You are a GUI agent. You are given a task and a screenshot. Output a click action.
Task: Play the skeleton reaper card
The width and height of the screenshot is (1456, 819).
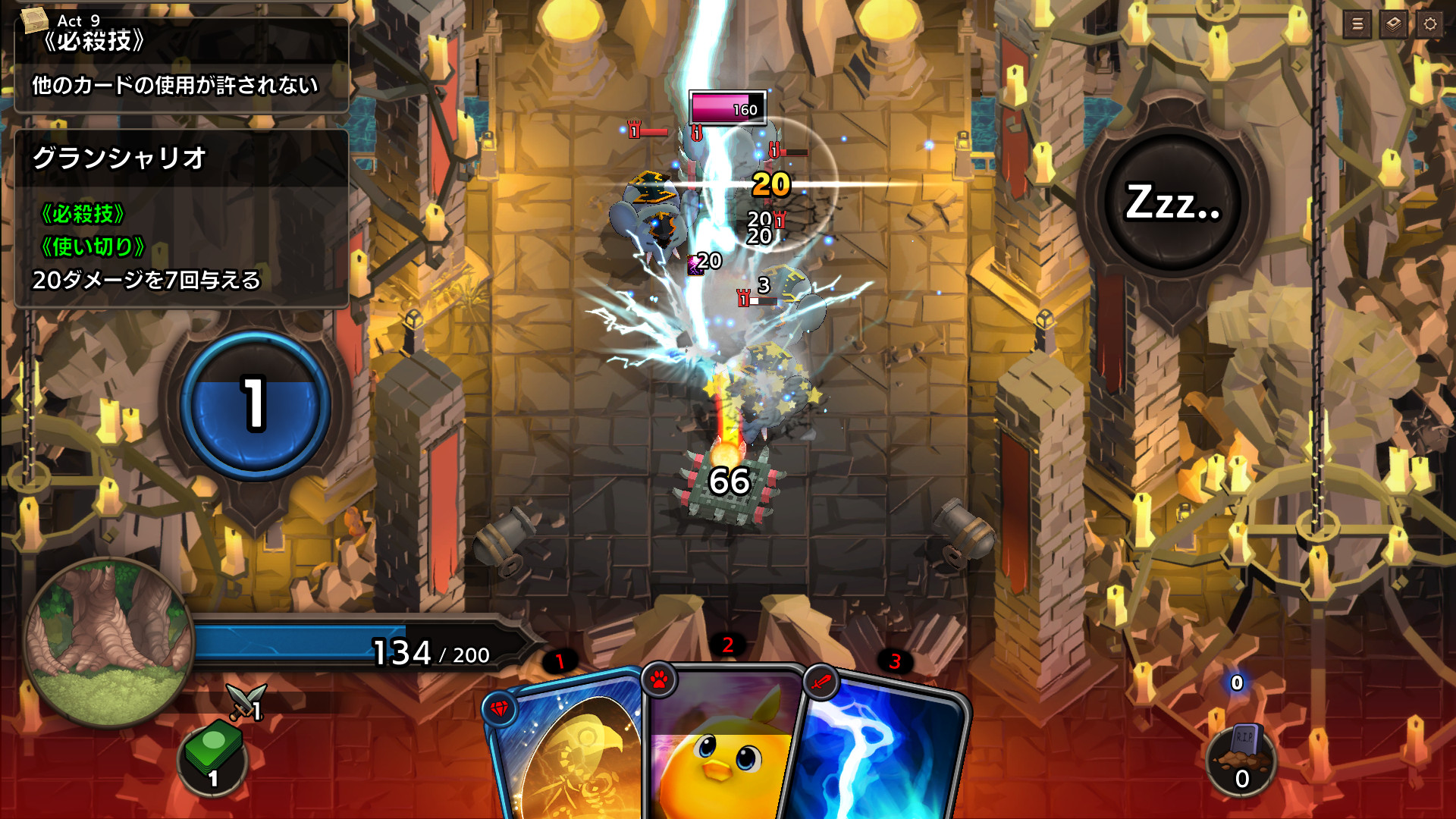click(569, 758)
